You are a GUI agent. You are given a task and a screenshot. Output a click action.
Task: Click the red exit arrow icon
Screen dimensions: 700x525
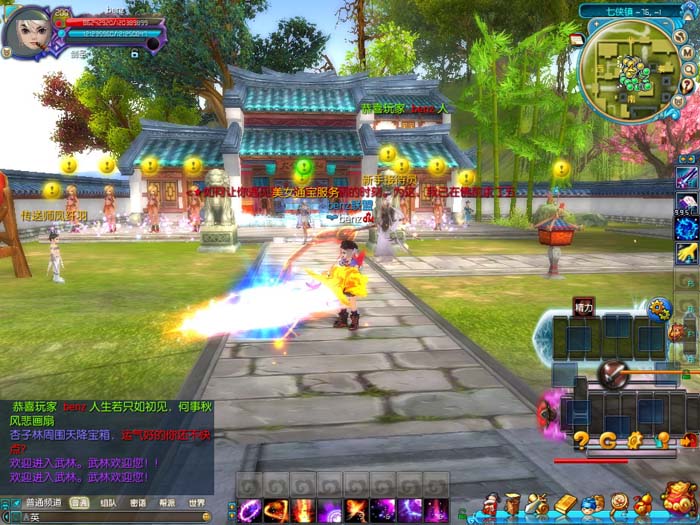(688, 440)
